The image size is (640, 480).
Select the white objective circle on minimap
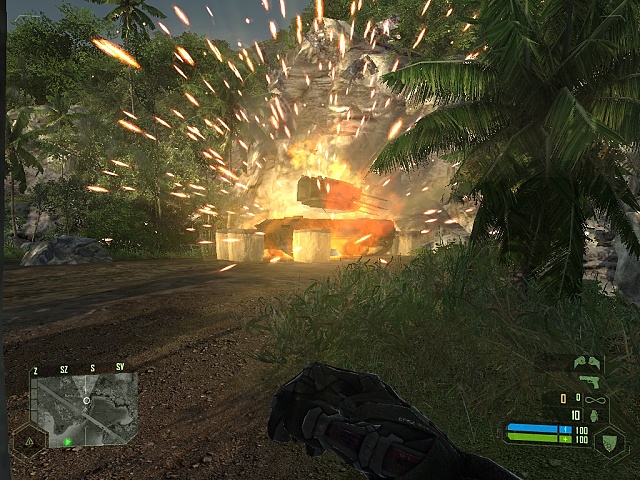click(x=87, y=400)
